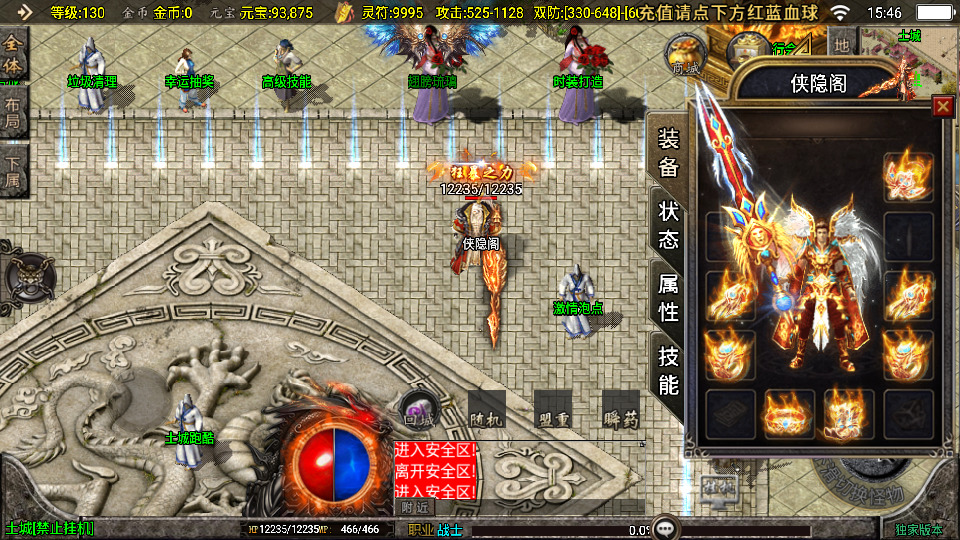Open the 技能 skills tab
The width and height of the screenshot is (960, 540).
click(x=668, y=370)
